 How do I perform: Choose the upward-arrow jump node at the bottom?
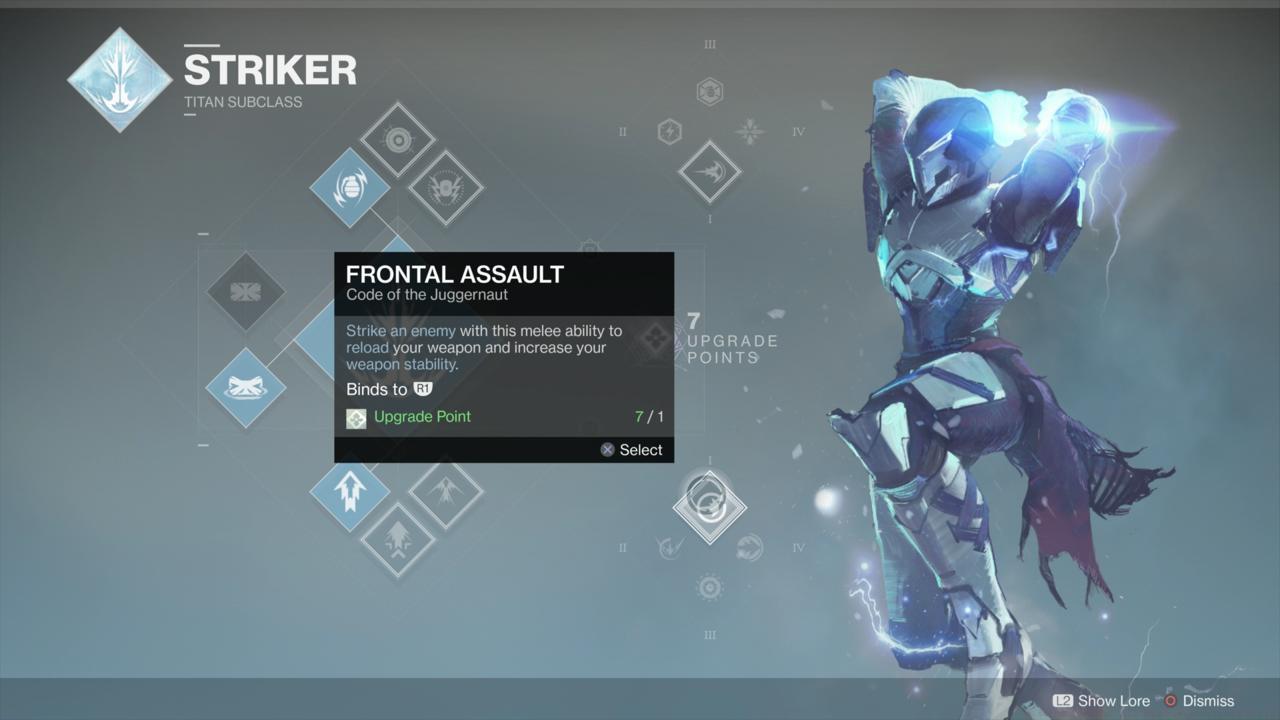click(x=397, y=540)
